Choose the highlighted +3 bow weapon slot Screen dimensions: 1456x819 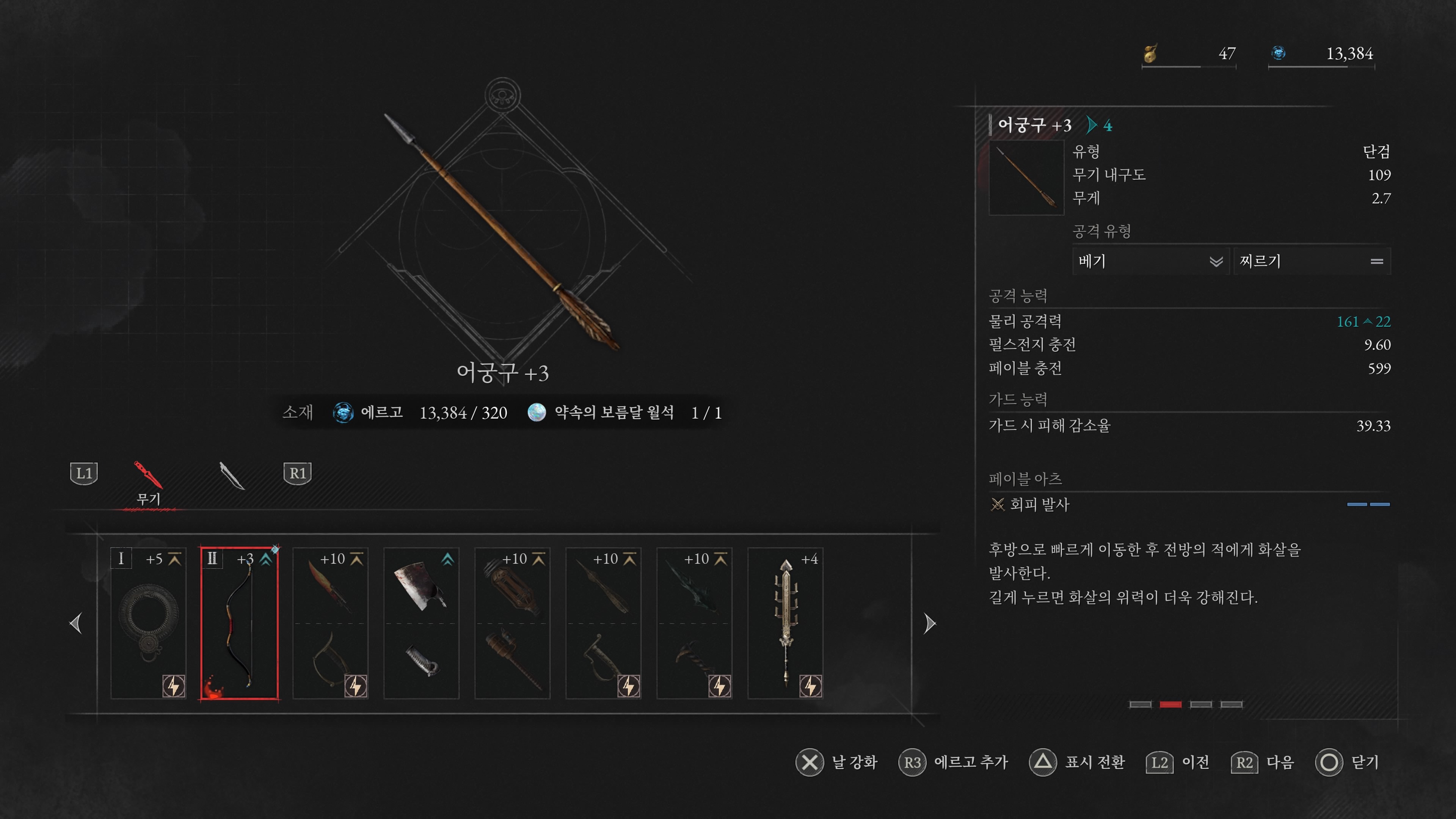pos(239,623)
